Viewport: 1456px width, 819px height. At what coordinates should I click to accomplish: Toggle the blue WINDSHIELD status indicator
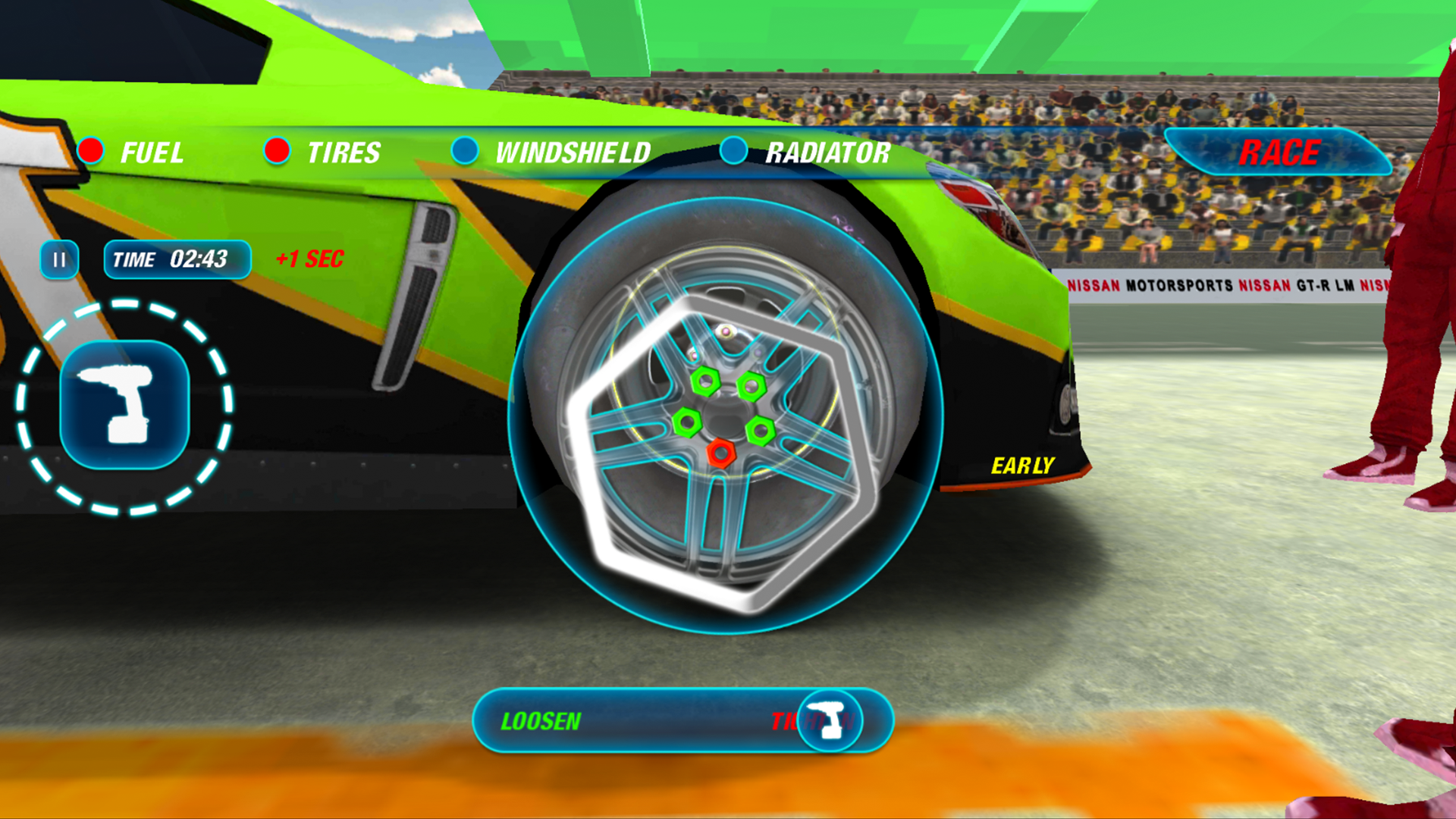tap(465, 152)
